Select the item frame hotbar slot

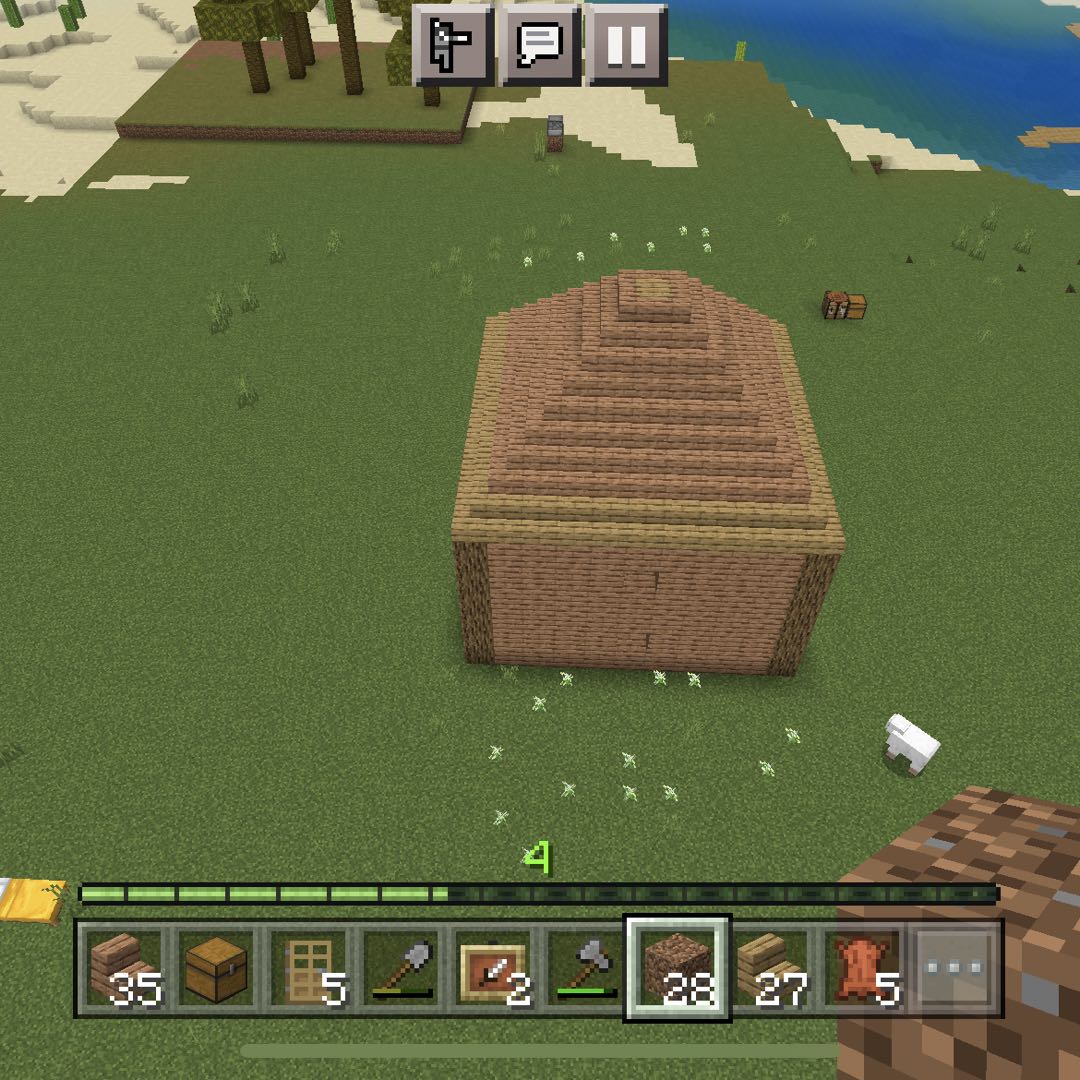492,968
